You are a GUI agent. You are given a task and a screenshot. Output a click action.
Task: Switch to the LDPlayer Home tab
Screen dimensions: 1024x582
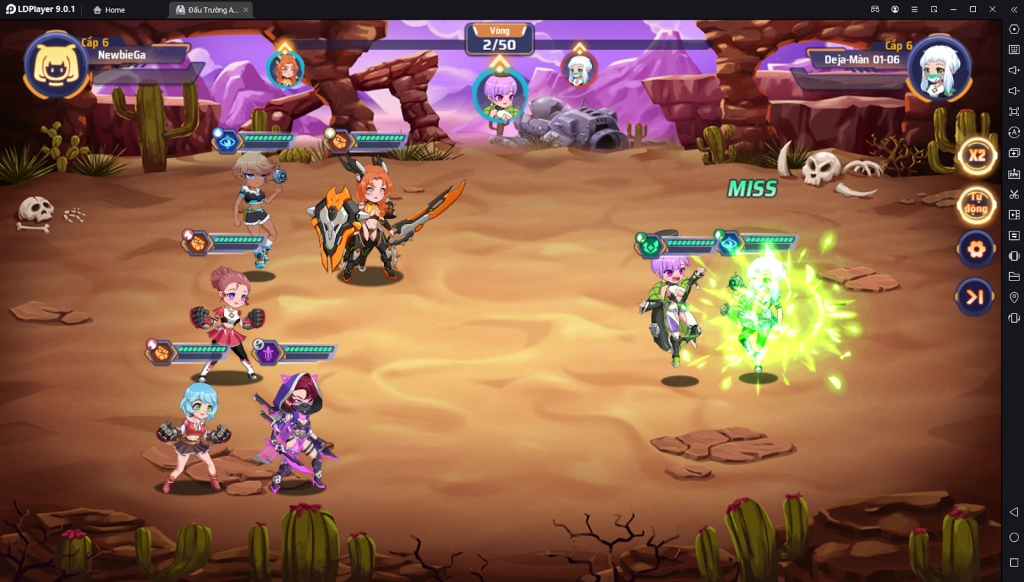[109, 9]
